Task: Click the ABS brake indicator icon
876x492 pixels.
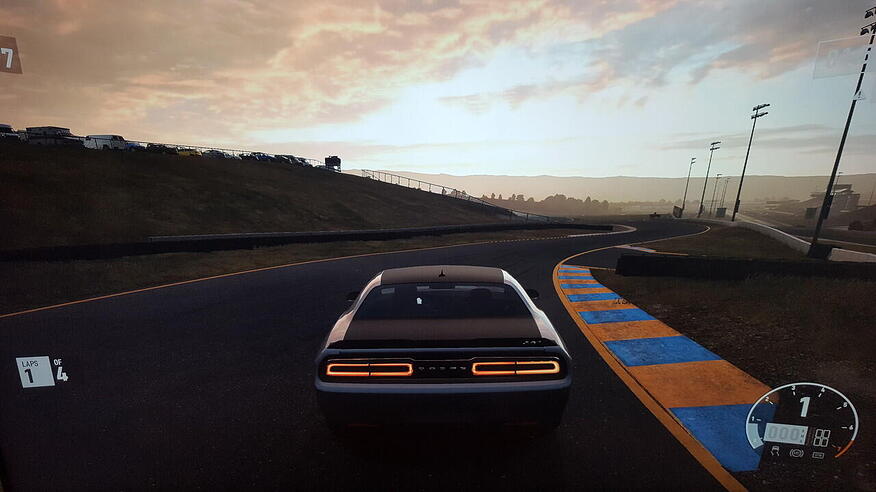Action: tap(797, 453)
